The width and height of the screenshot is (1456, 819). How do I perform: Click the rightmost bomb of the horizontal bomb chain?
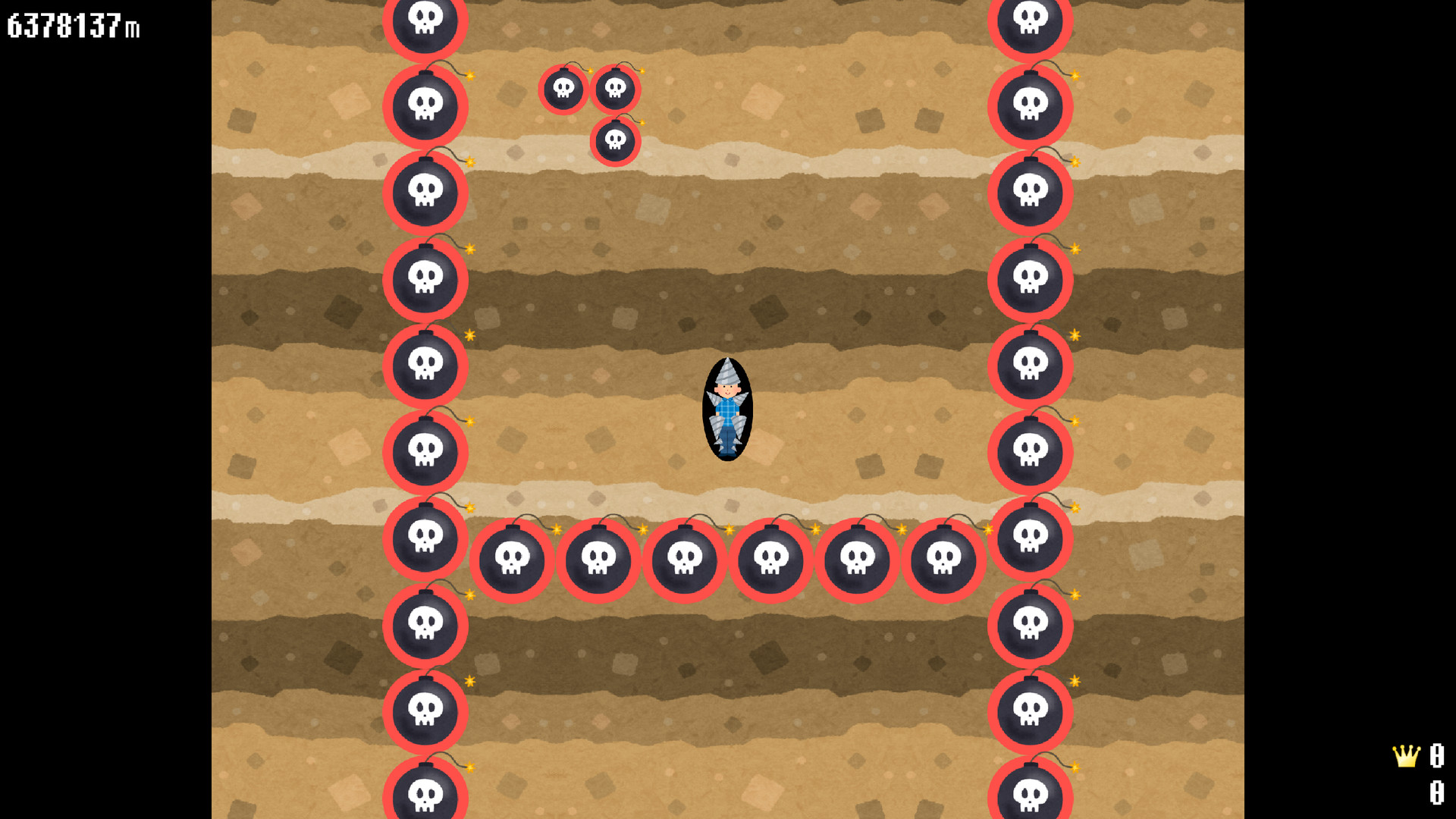point(944,561)
